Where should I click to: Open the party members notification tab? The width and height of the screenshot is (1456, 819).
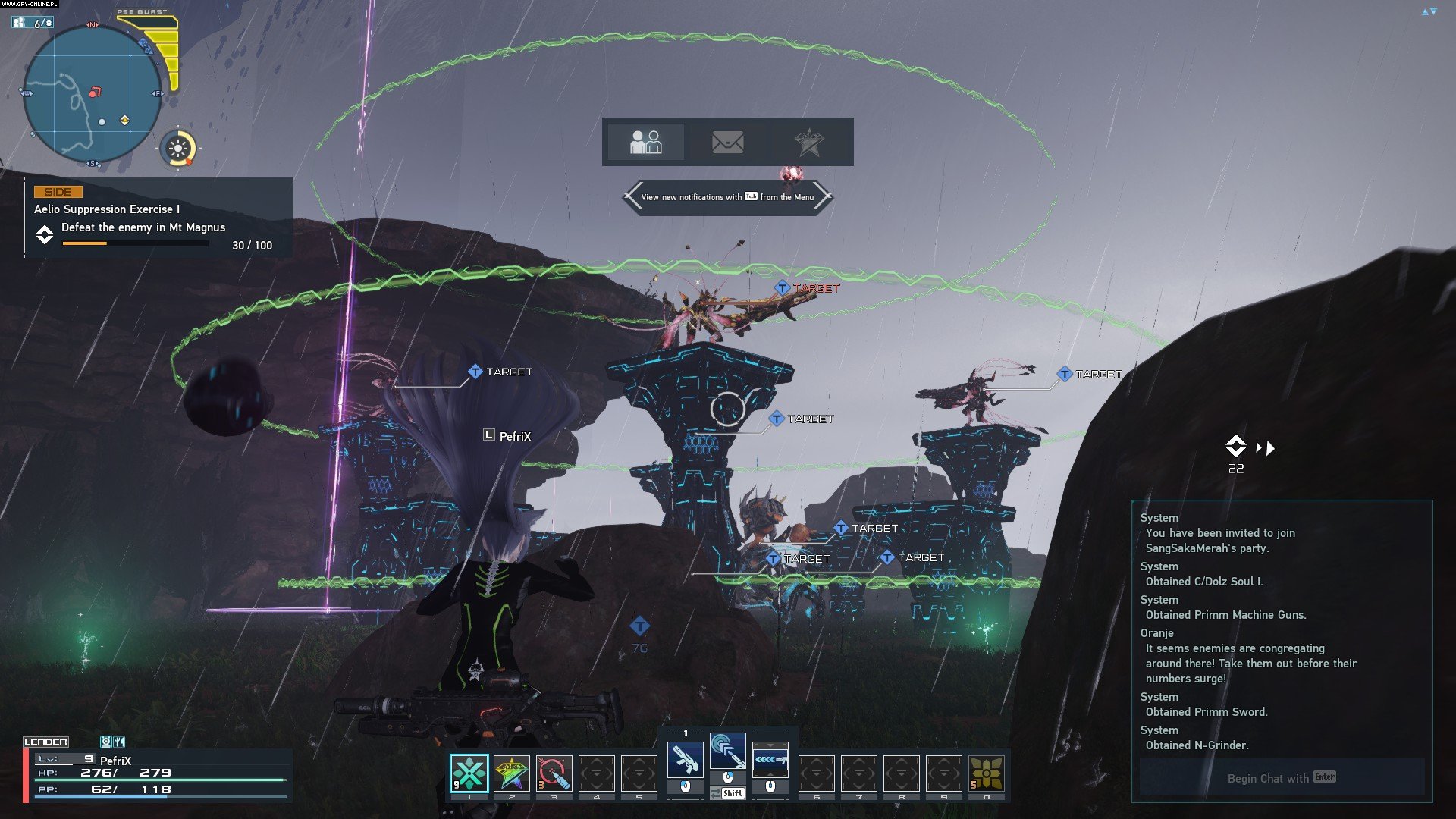645,142
